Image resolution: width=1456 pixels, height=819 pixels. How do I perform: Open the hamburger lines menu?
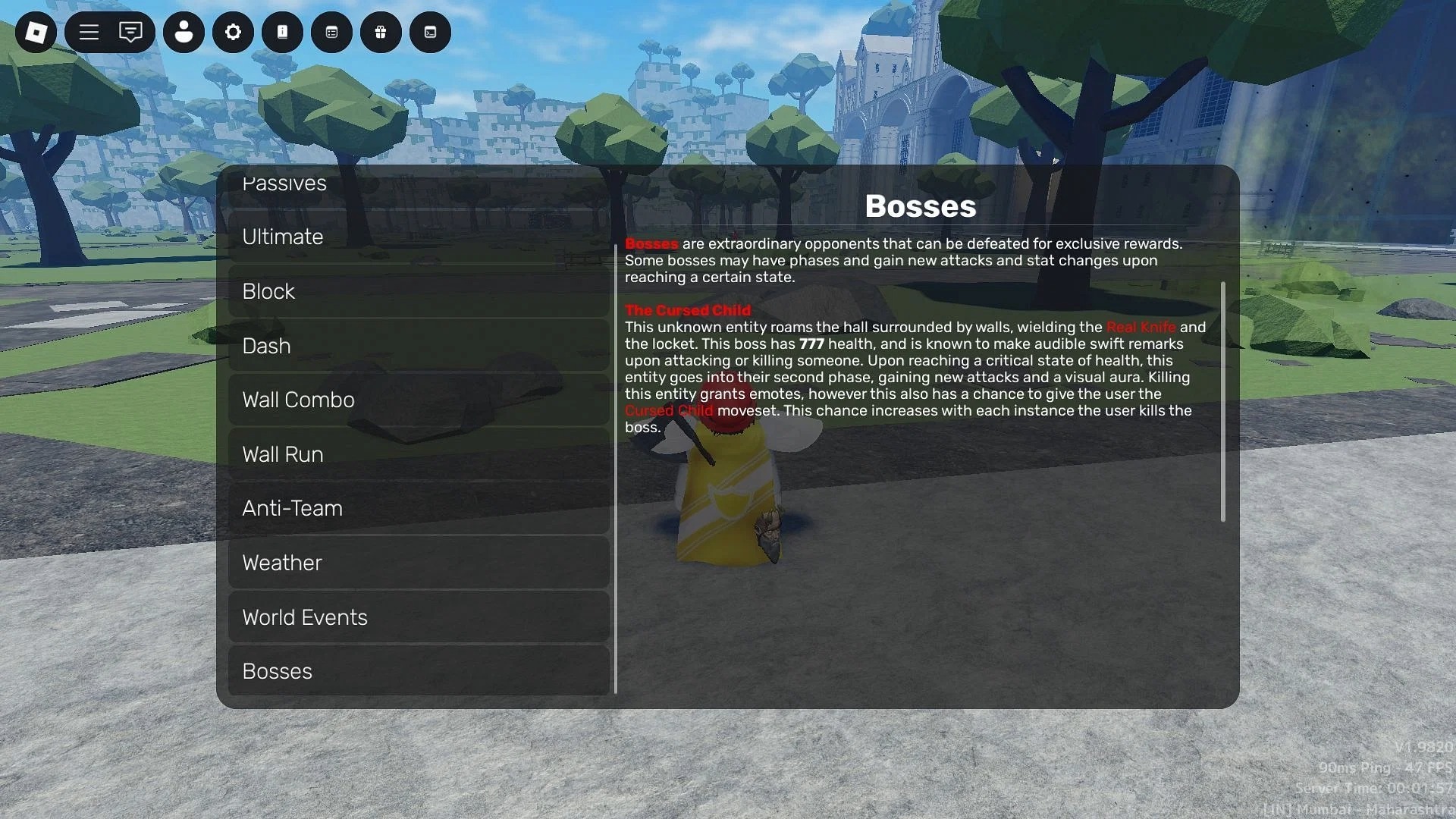point(89,32)
